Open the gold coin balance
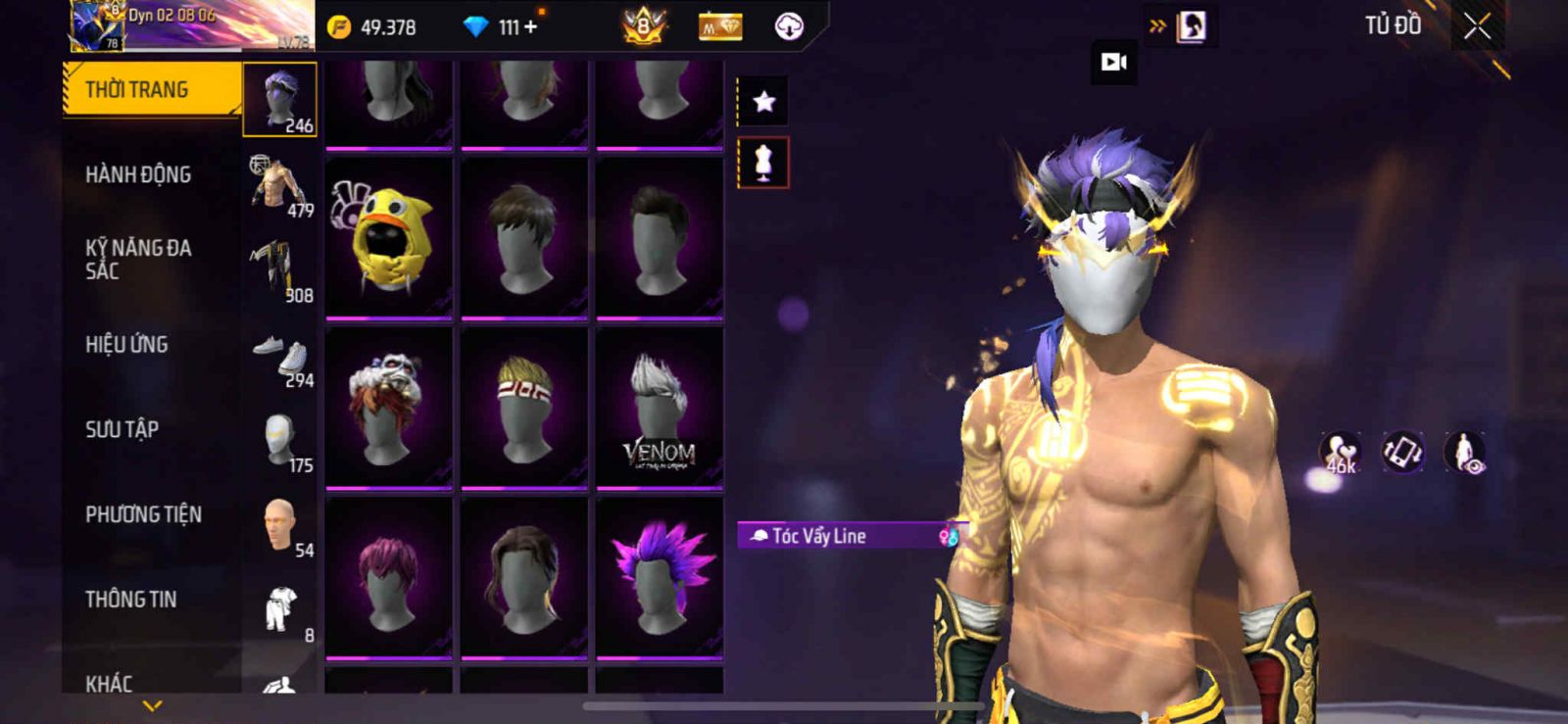Image resolution: width=1568 pixels, height=724 pixels. click(372, 27)
